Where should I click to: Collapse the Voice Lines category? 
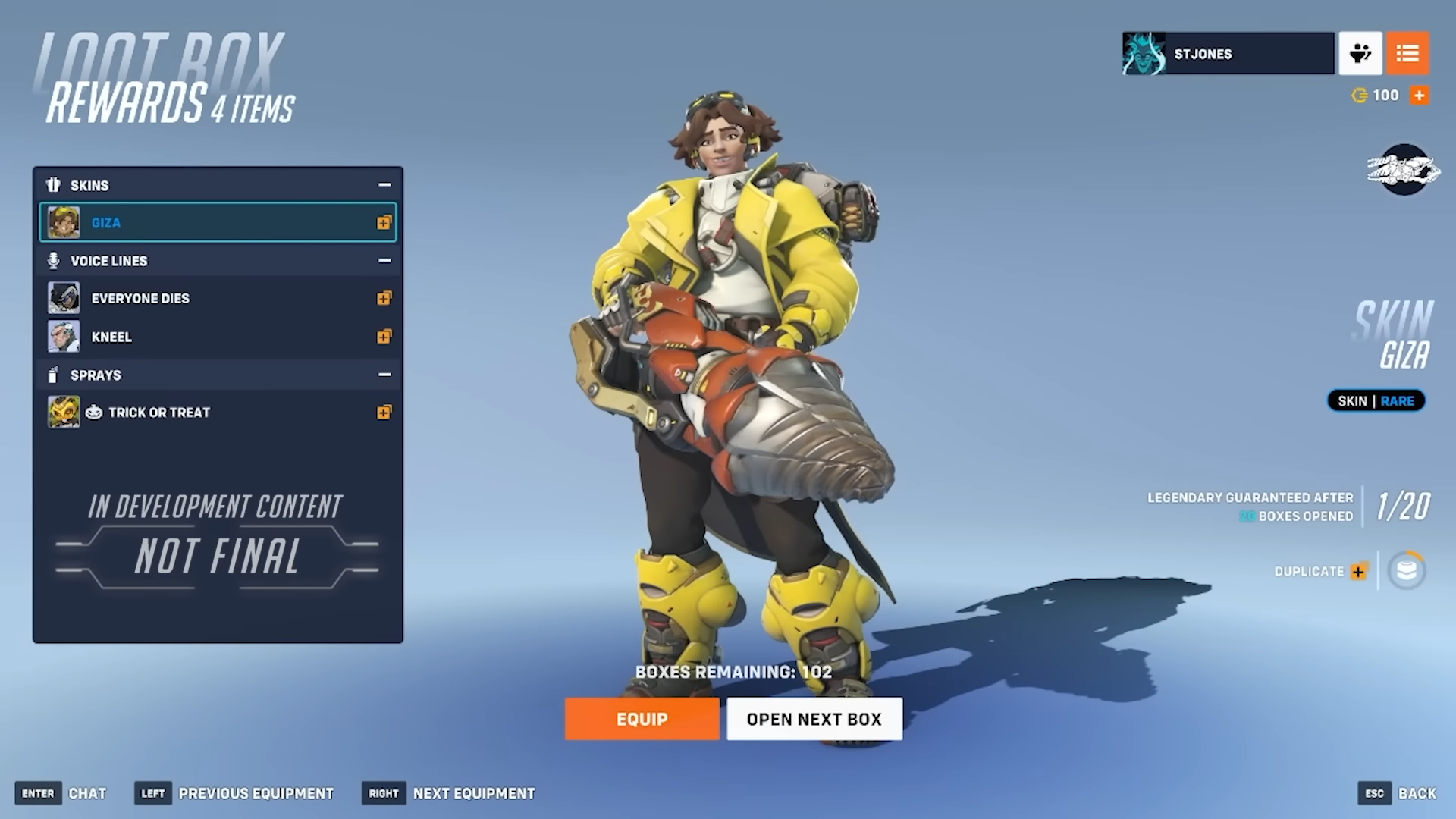pyautogui.click(x=384, y=261)
